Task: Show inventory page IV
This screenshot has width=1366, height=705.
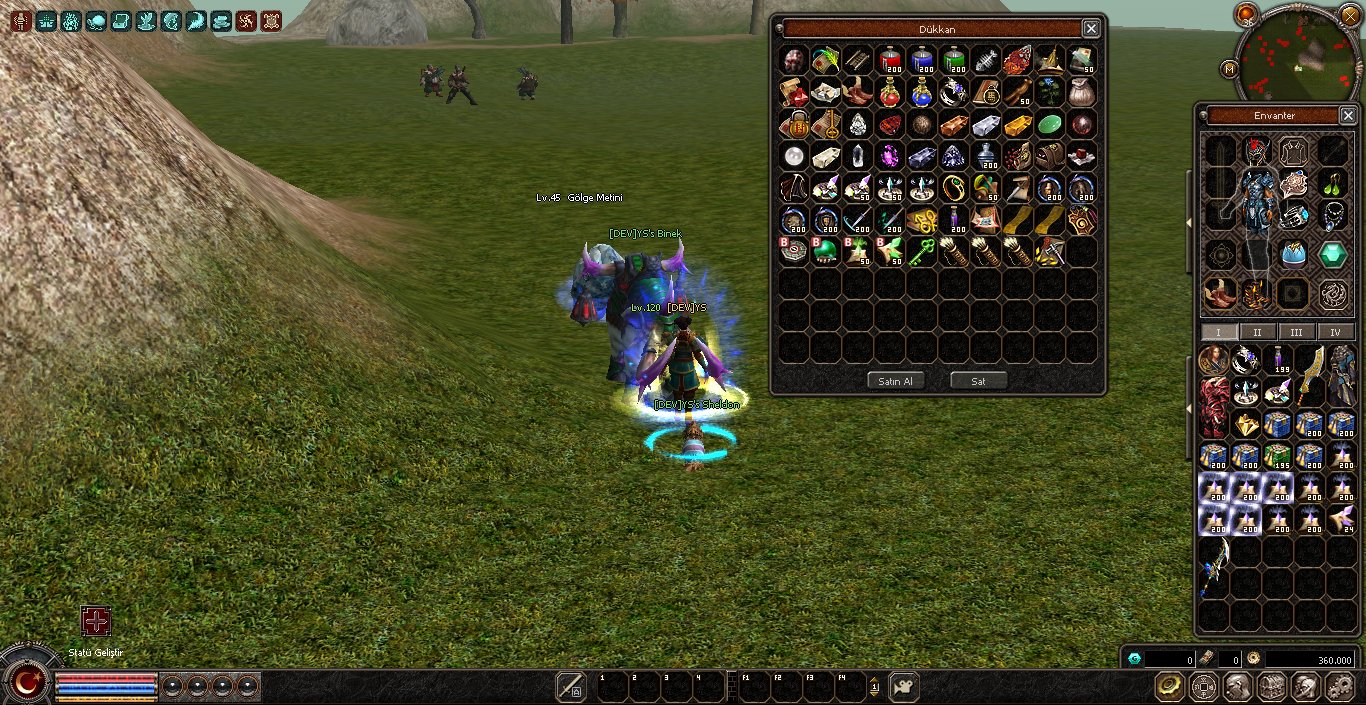Action: 1334,332
